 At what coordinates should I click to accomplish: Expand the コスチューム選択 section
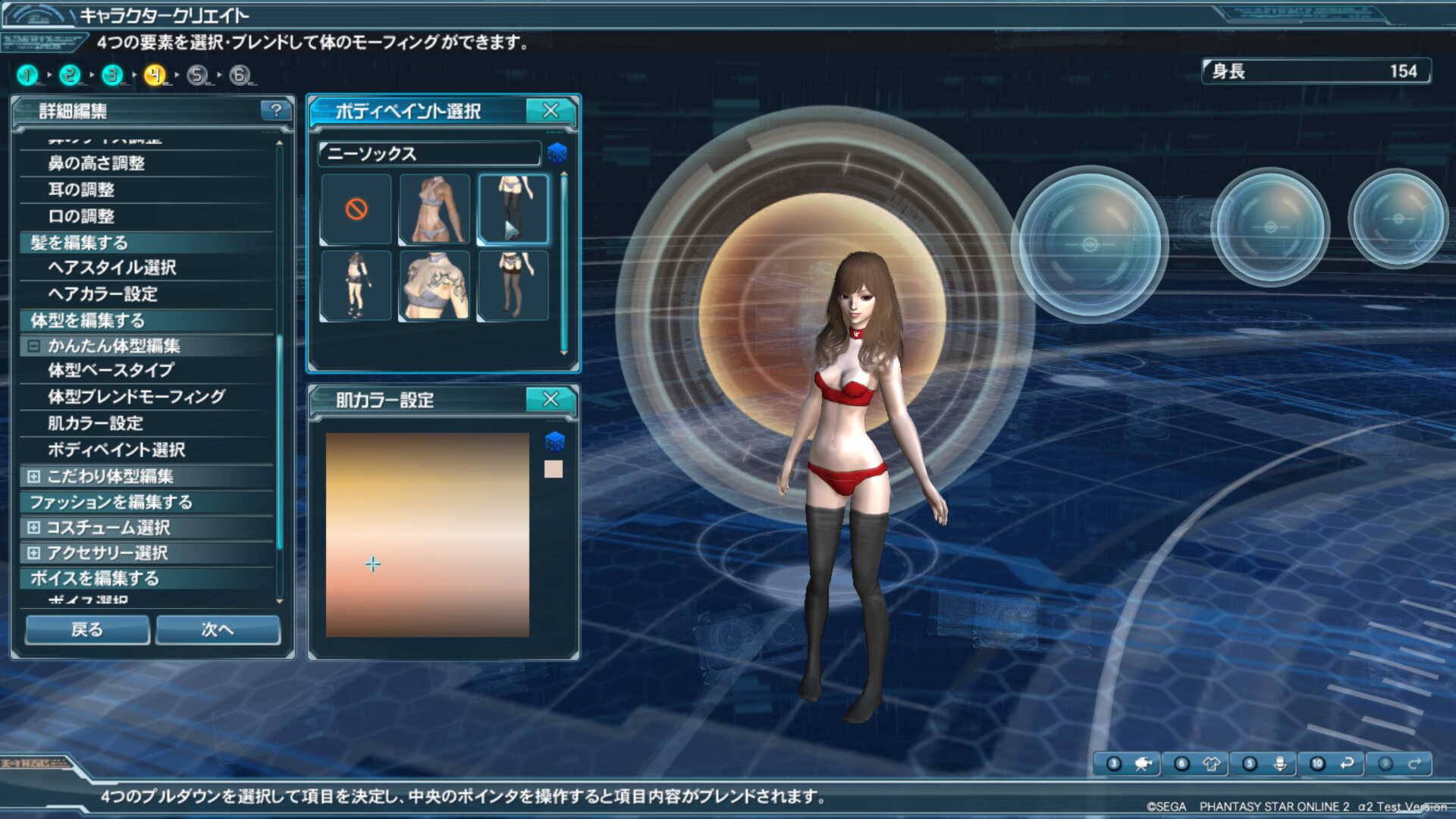point(33,527)
